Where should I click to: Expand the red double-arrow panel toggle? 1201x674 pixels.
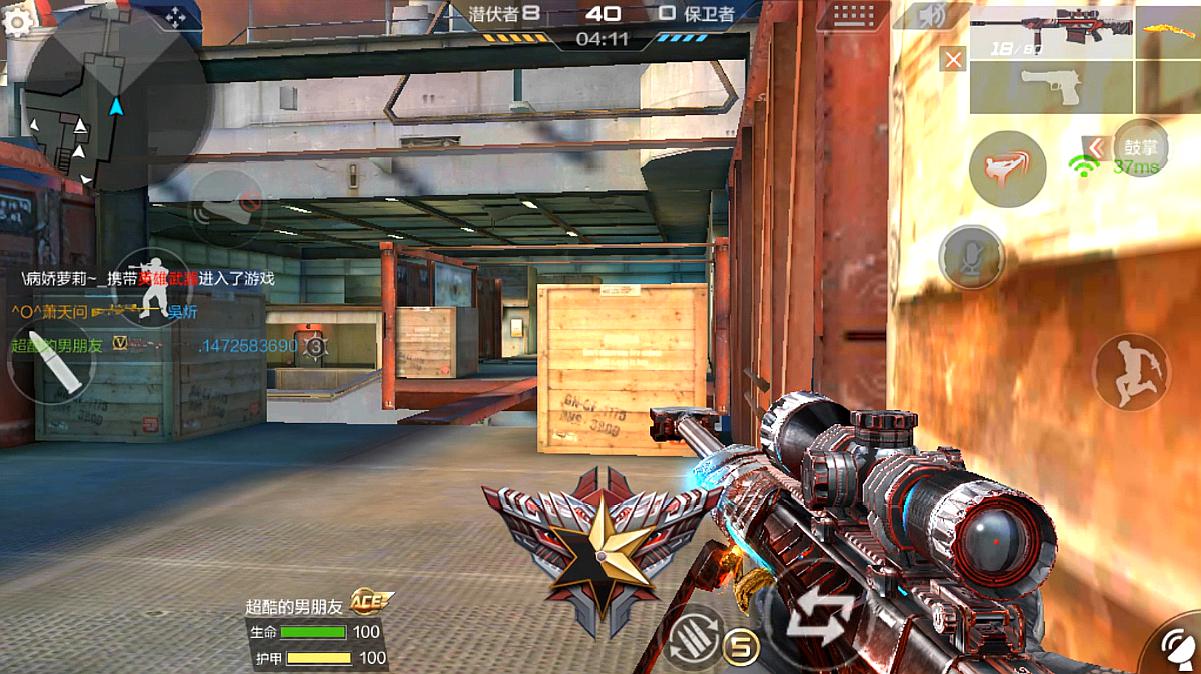(1096, 148)
